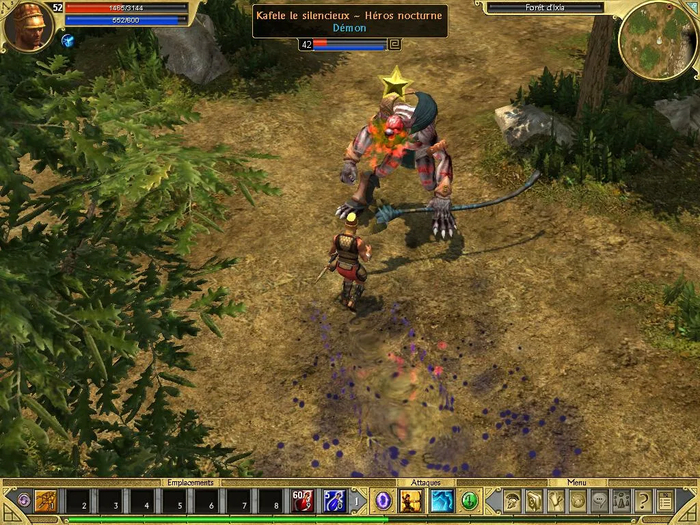Click the purple swirl icon left of slots
The height and width of the screenshot is (525, 700).
(24, 500)
